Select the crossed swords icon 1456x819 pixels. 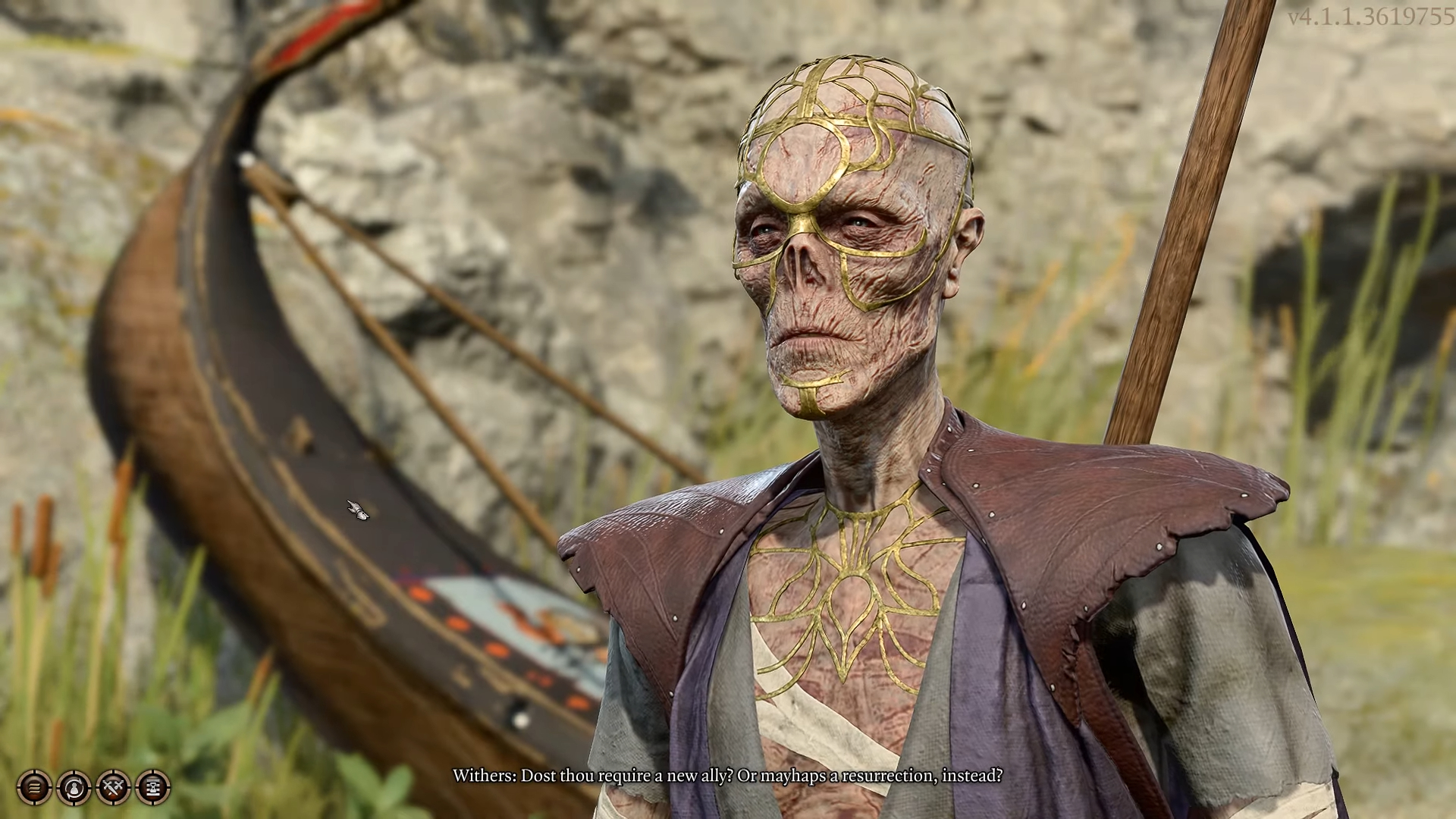pos(113,788)
